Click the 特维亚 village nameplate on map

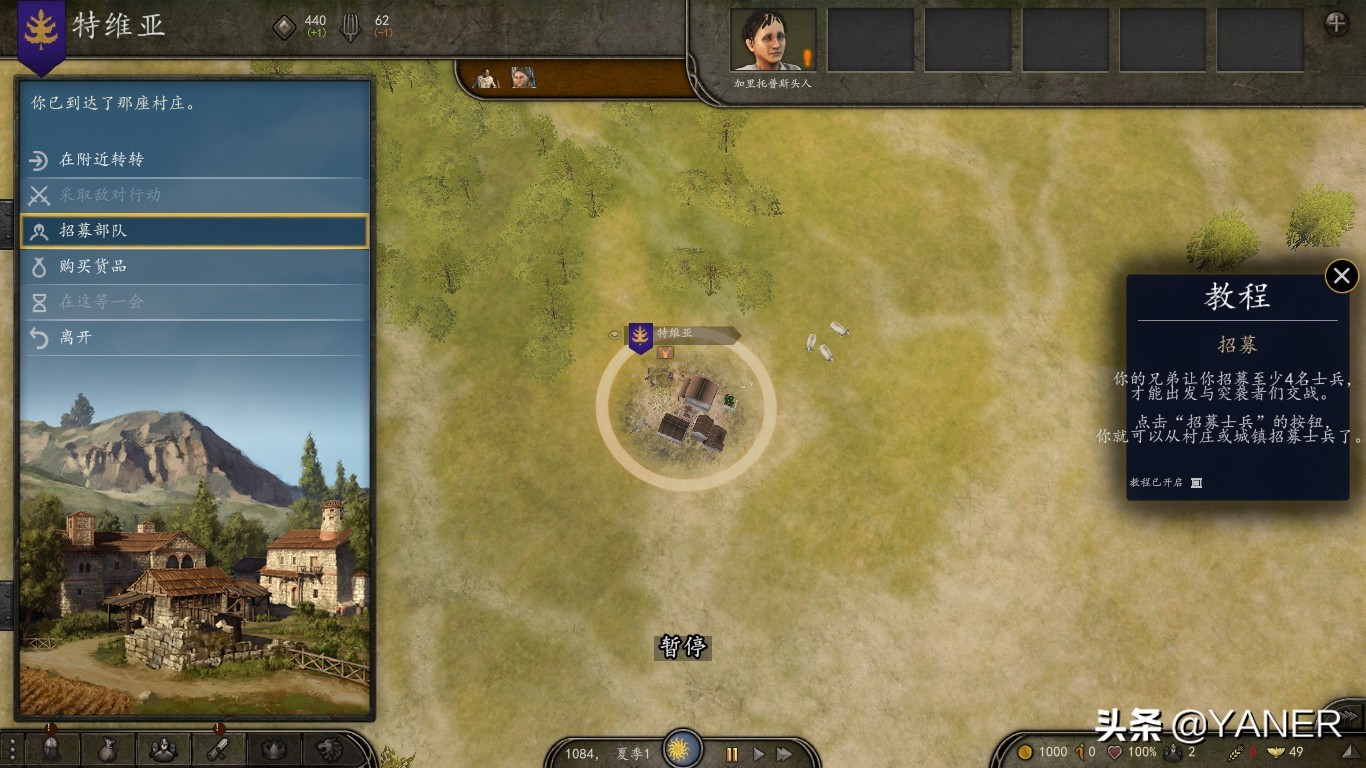click(x=682, y=334)
